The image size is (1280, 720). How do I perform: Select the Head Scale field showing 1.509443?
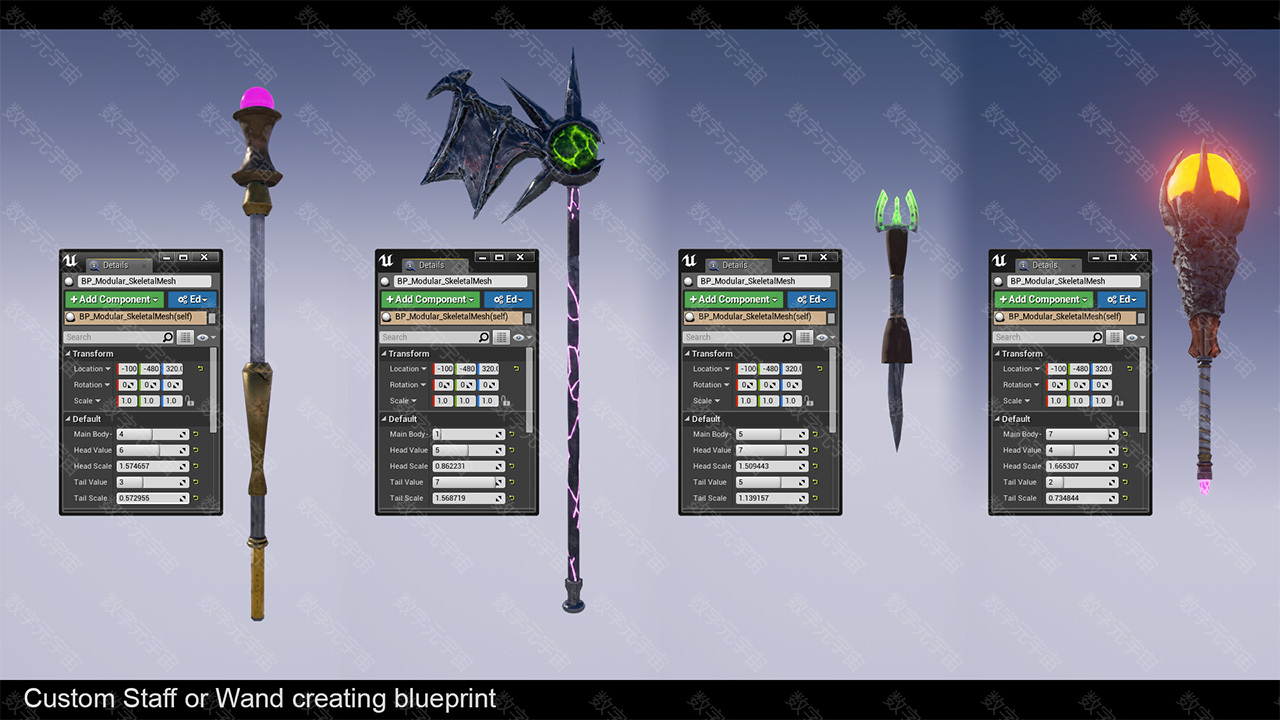pos(771,466)
